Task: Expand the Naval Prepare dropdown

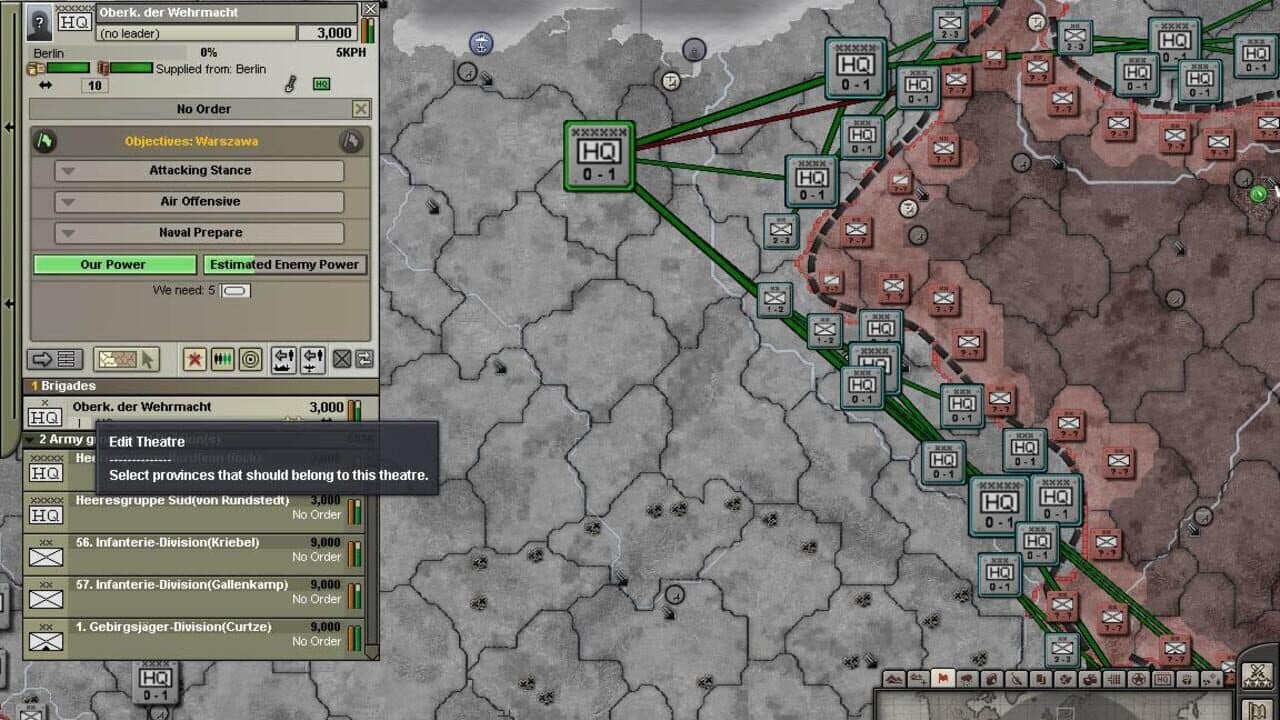Action: click(x=199, y=232)
